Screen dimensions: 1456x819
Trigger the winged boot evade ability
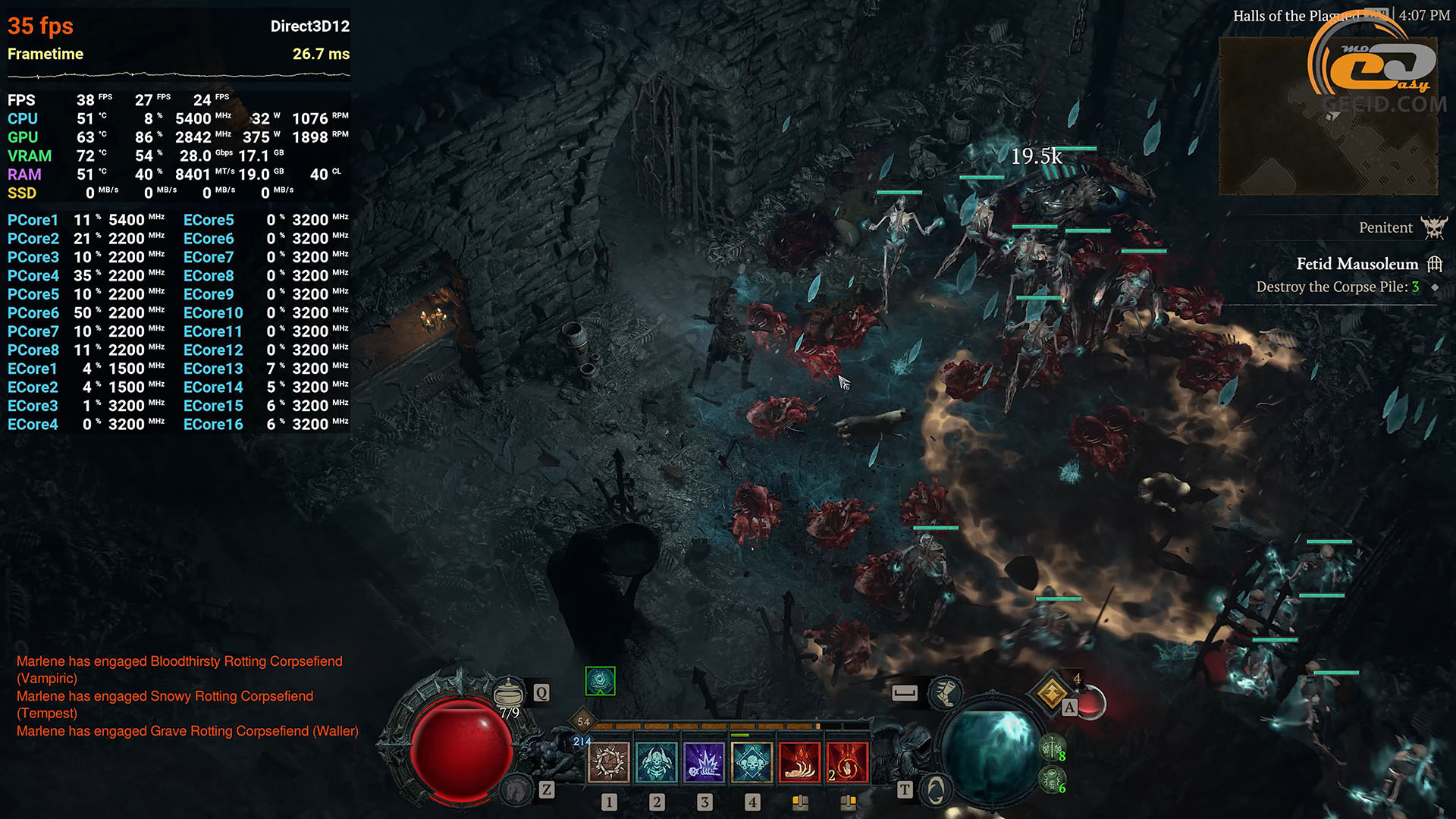(945, 692)
